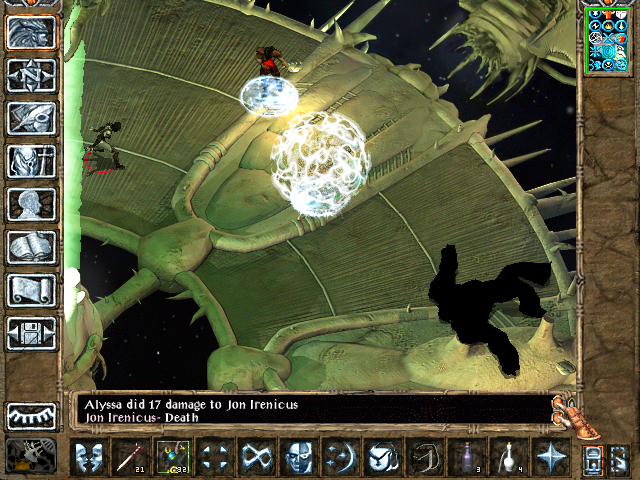The height and width of the screenshot is (480, 640).
Task: Open the priest scroll button
Action: pyautogui.click(x=31, y=290)
